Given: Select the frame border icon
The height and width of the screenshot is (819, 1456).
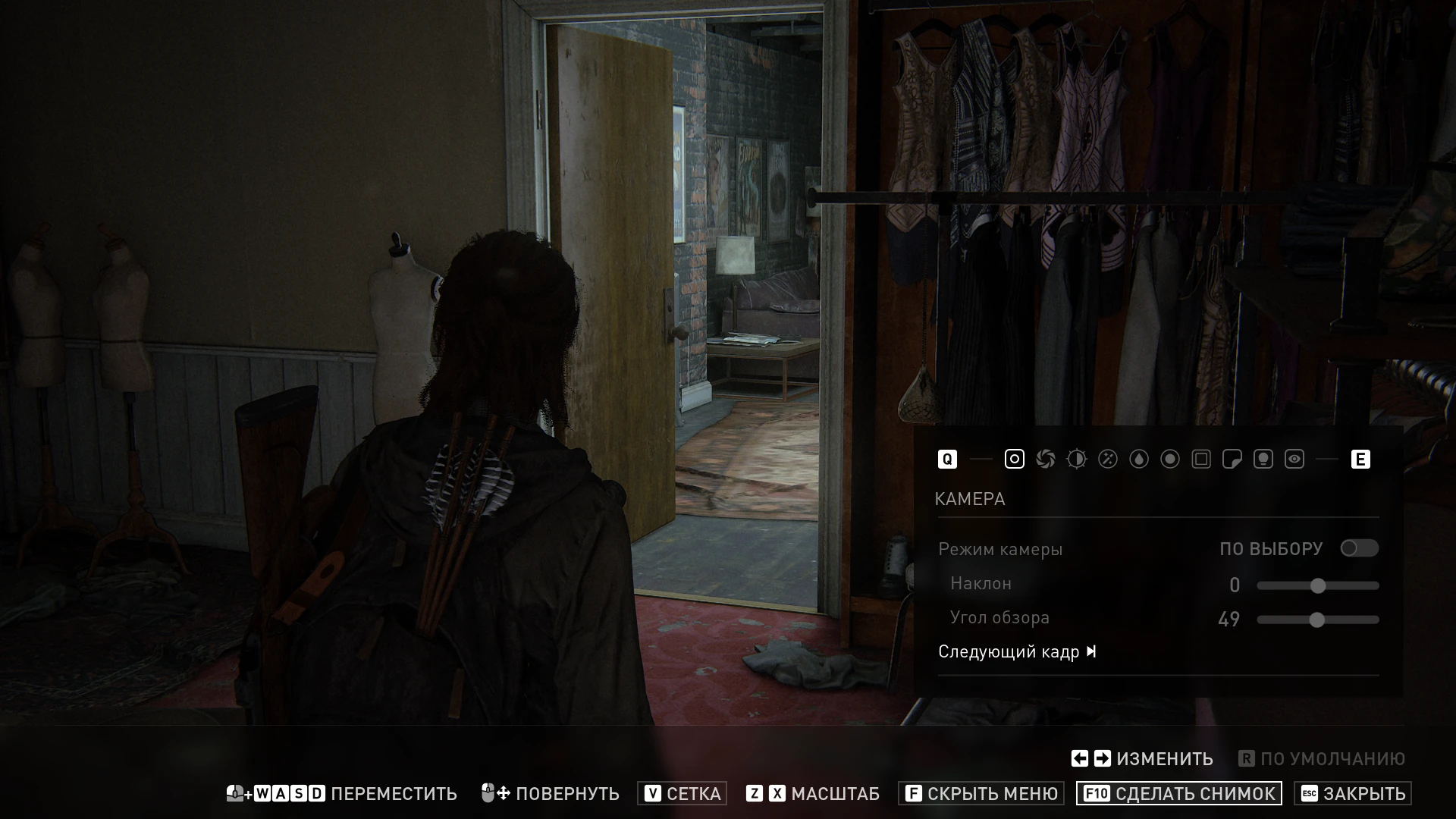Looking at the screenshot, I should [1200, 459].
